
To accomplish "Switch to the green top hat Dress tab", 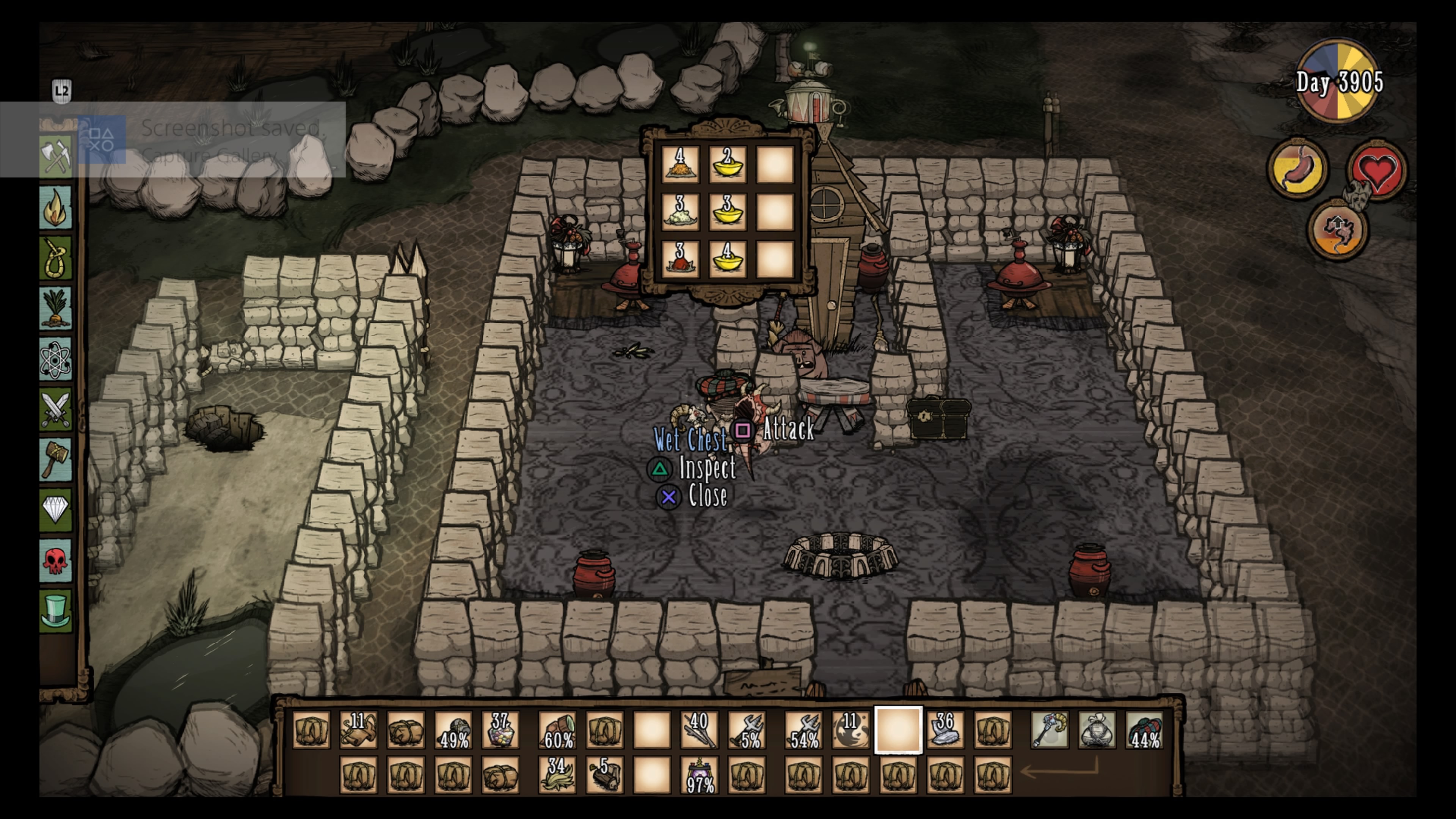I will [55, 610].
